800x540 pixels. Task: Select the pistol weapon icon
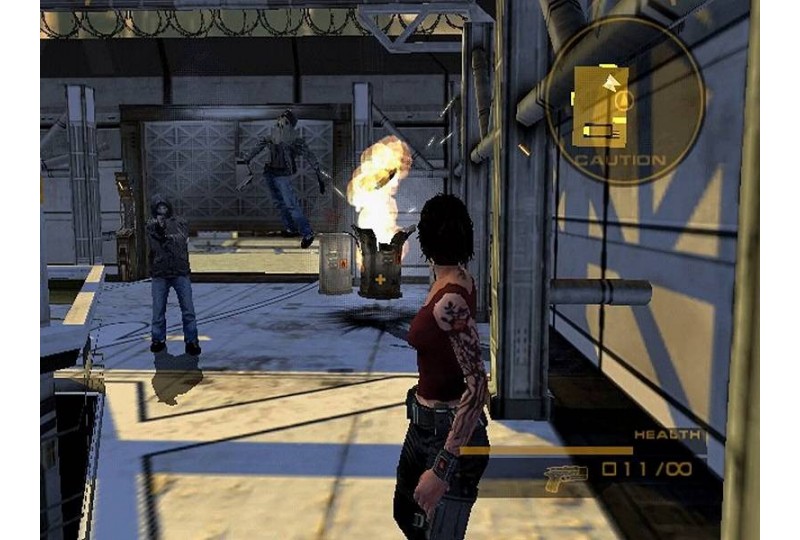click(565, 477)
